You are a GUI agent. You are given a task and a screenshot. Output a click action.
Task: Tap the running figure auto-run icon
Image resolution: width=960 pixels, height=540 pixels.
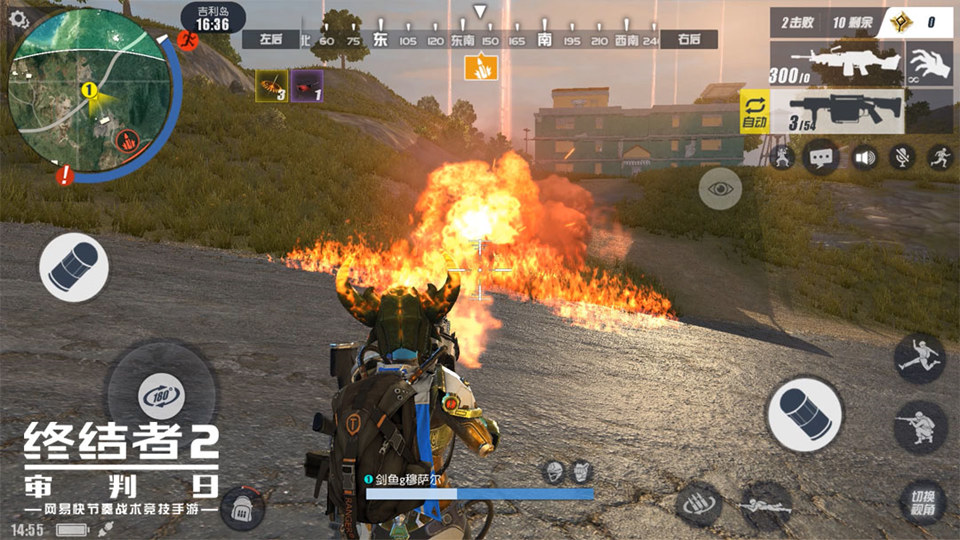tap(940, 157)
